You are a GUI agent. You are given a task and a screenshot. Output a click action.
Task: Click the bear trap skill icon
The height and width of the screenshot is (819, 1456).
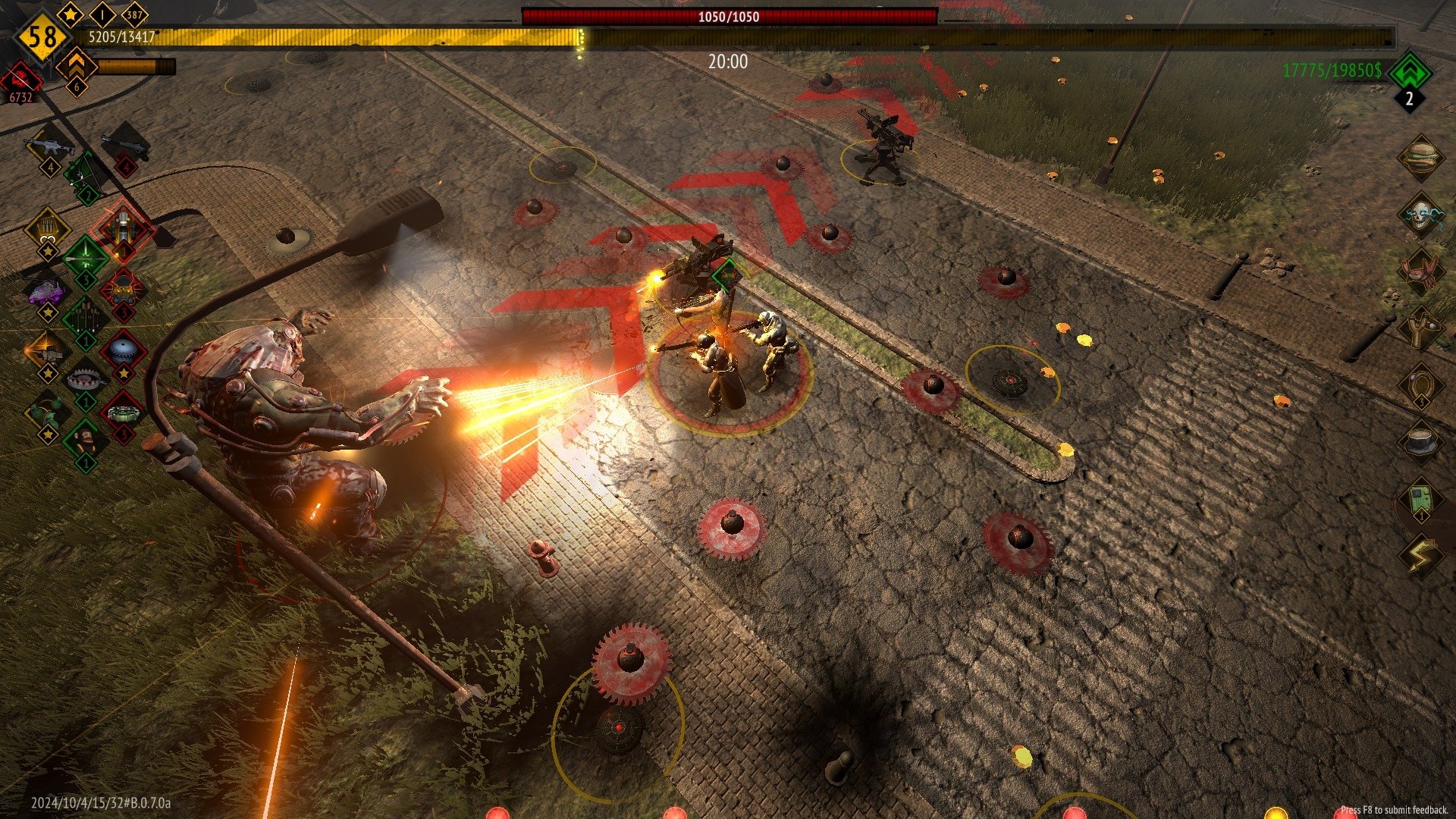tap(86, 379)
